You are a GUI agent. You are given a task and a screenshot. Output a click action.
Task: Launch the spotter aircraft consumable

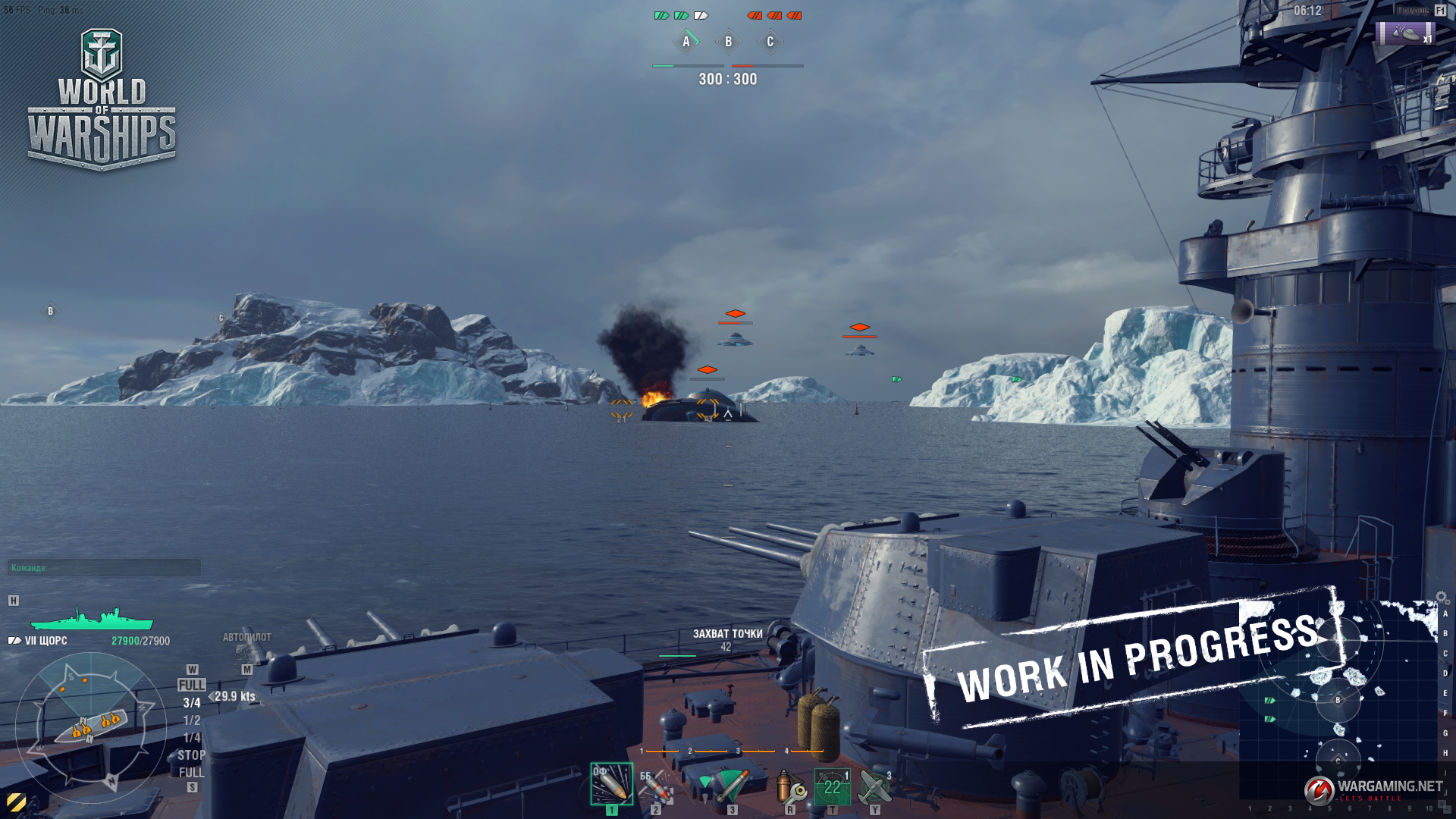tap(874, 786)
